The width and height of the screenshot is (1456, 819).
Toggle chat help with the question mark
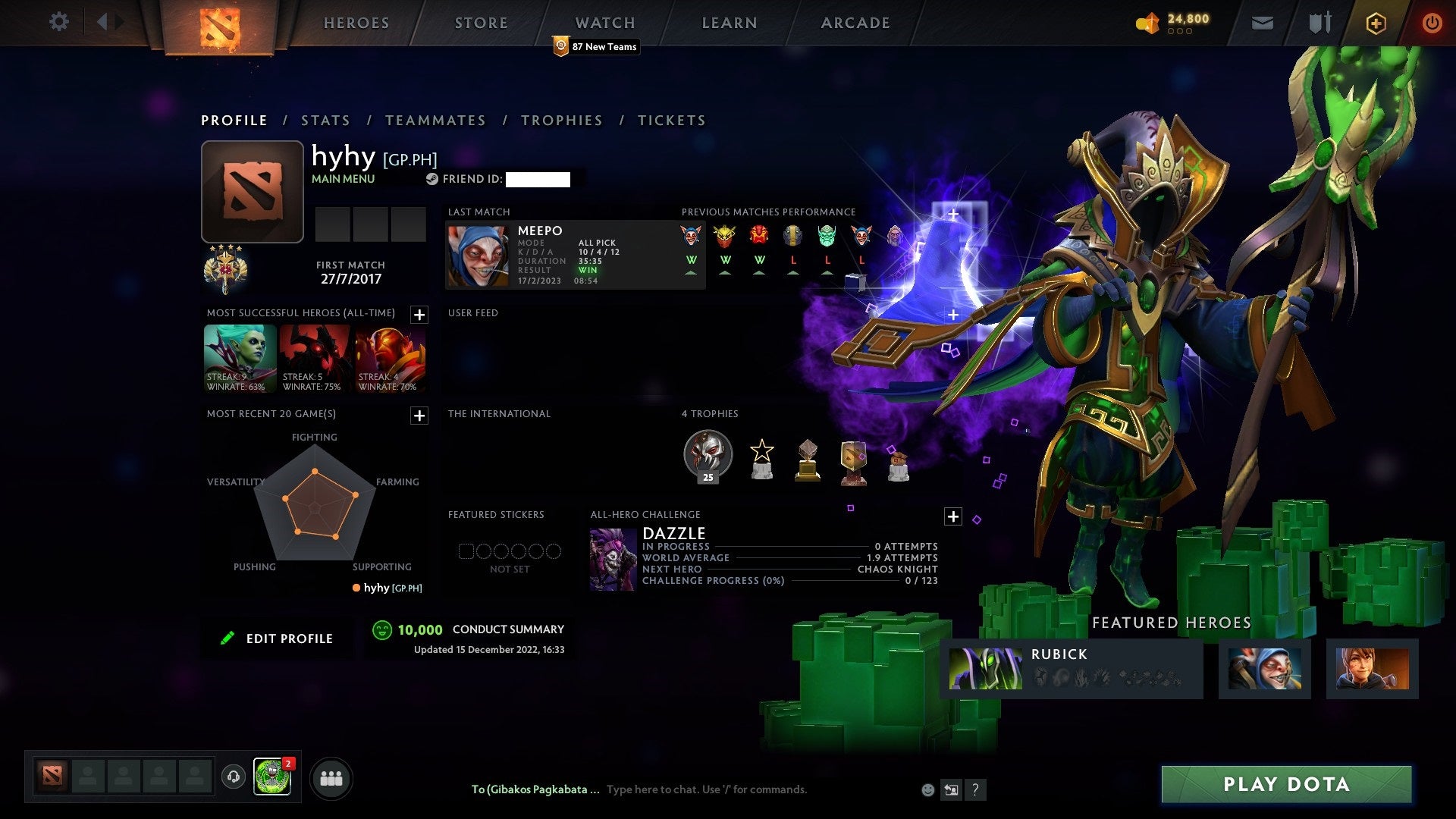pos(975,789)
